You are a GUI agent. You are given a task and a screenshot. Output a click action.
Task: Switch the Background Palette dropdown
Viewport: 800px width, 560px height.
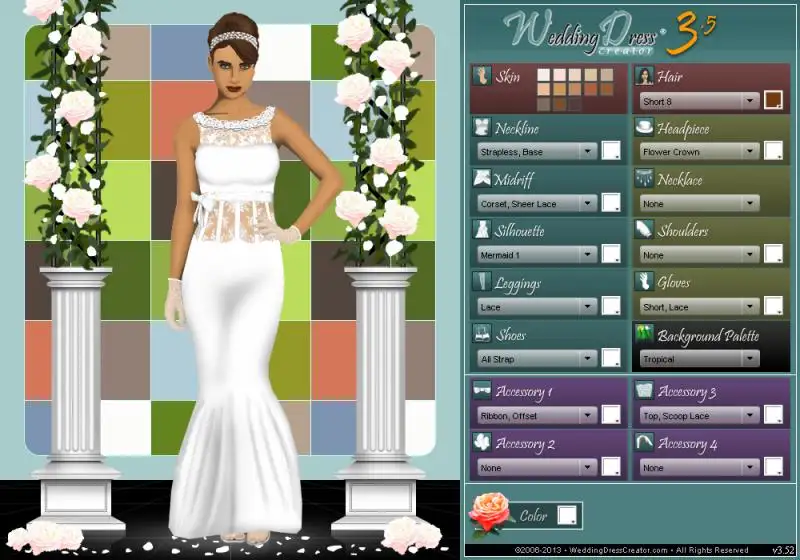(x=699, y=358)
